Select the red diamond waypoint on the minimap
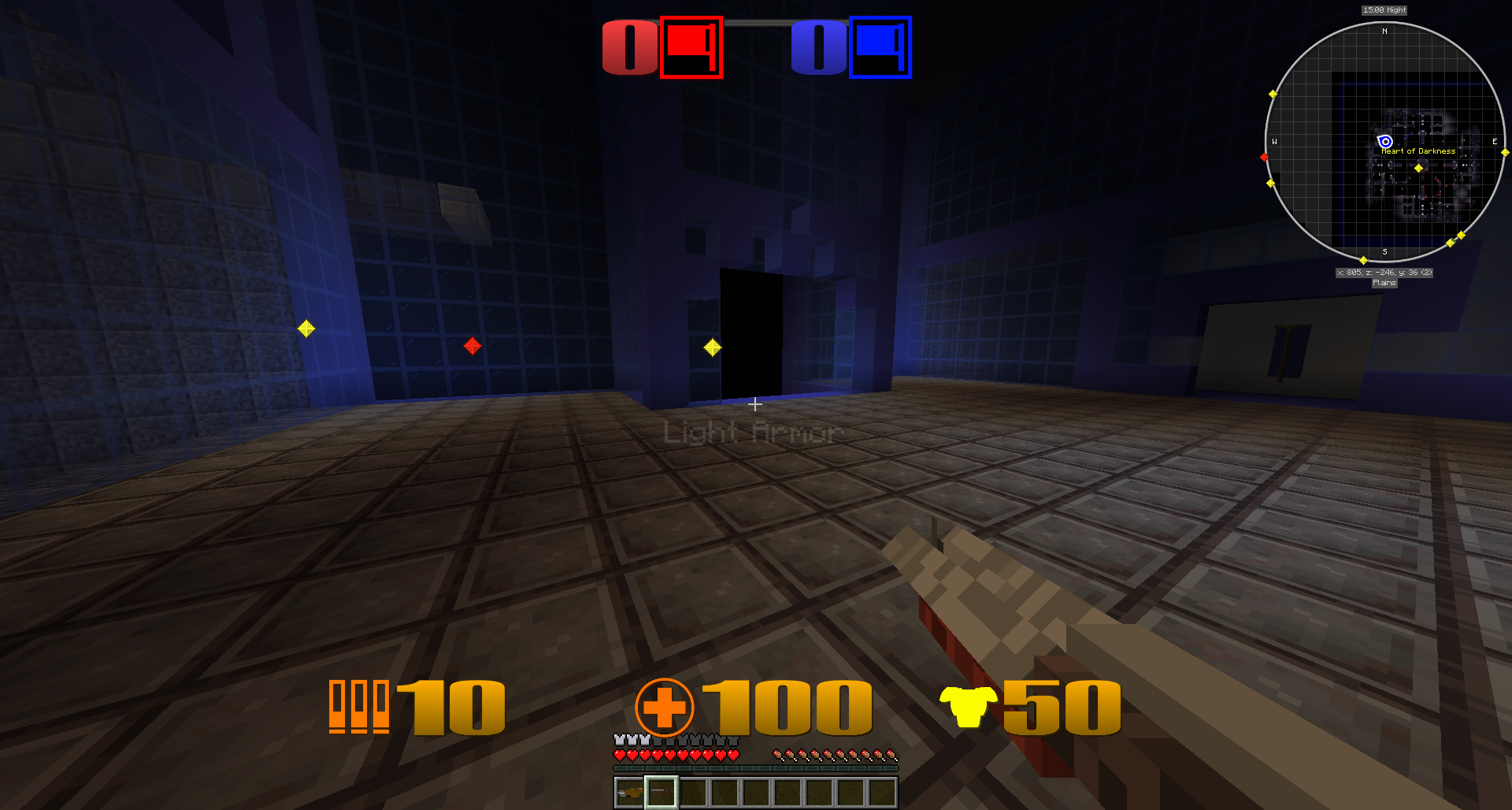The image size is (1512, 810). click(1266, 157)
